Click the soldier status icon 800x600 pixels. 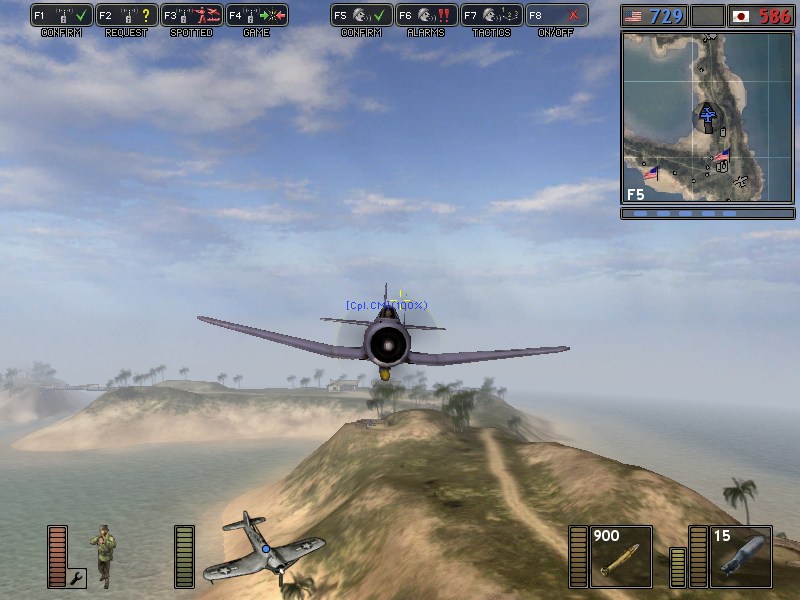click(101, 548)
